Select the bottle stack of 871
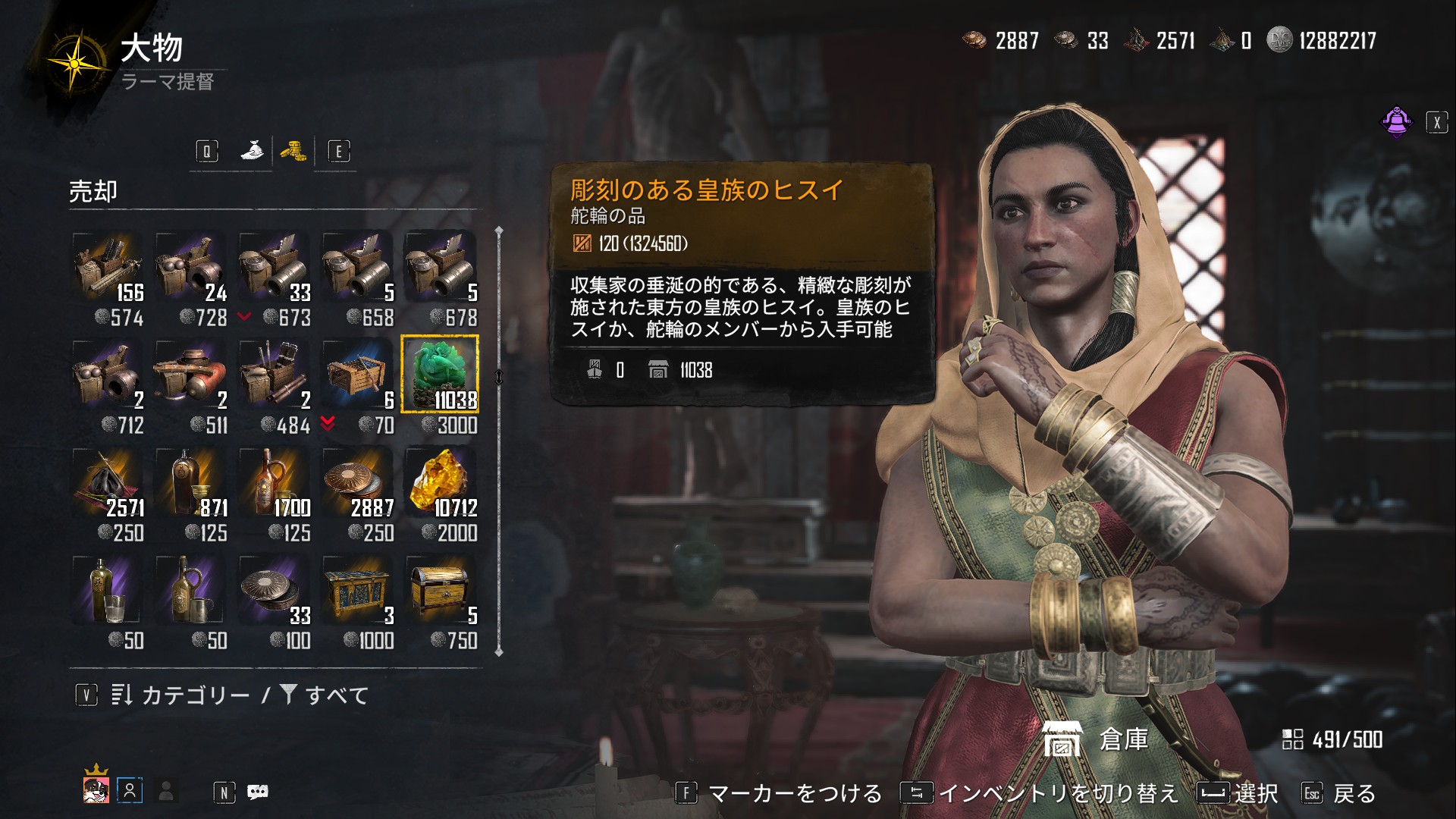Image resolution: width=1456 pixels, height=819 pixels. (190, 482)
